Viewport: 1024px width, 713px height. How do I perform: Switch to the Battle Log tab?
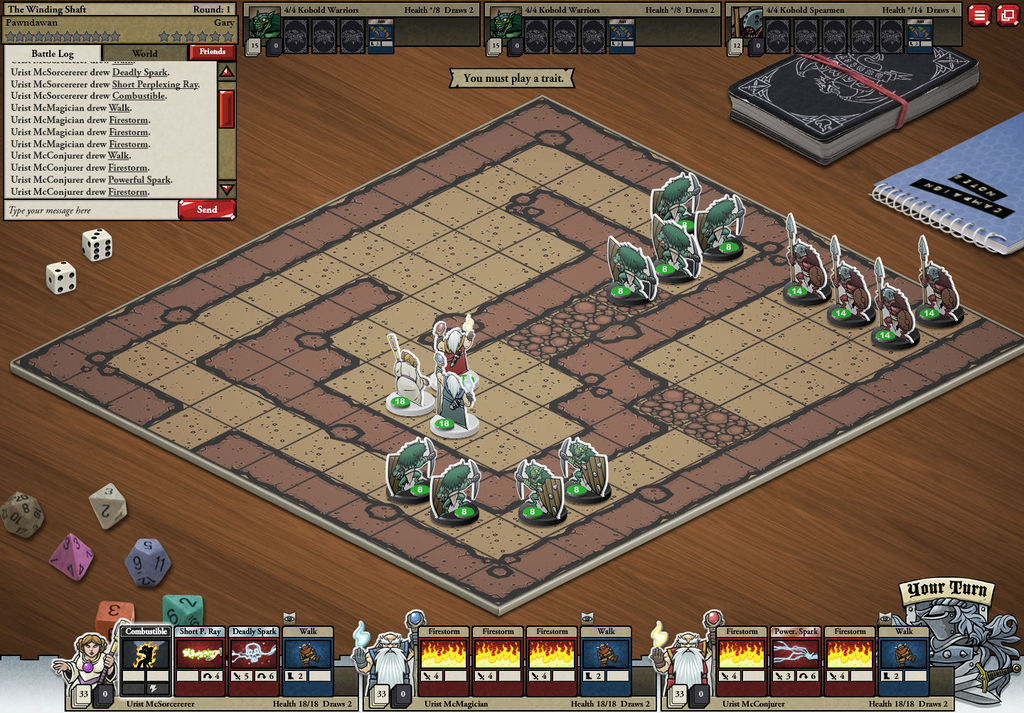point(53,53)
